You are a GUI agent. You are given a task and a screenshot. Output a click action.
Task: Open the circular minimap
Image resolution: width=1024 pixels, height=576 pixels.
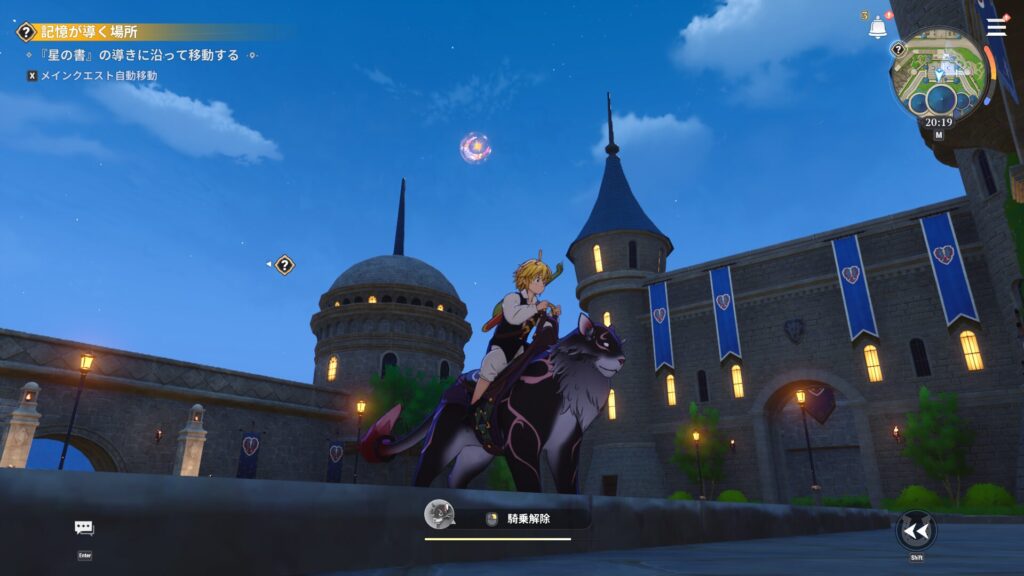[x=939, y=74]
